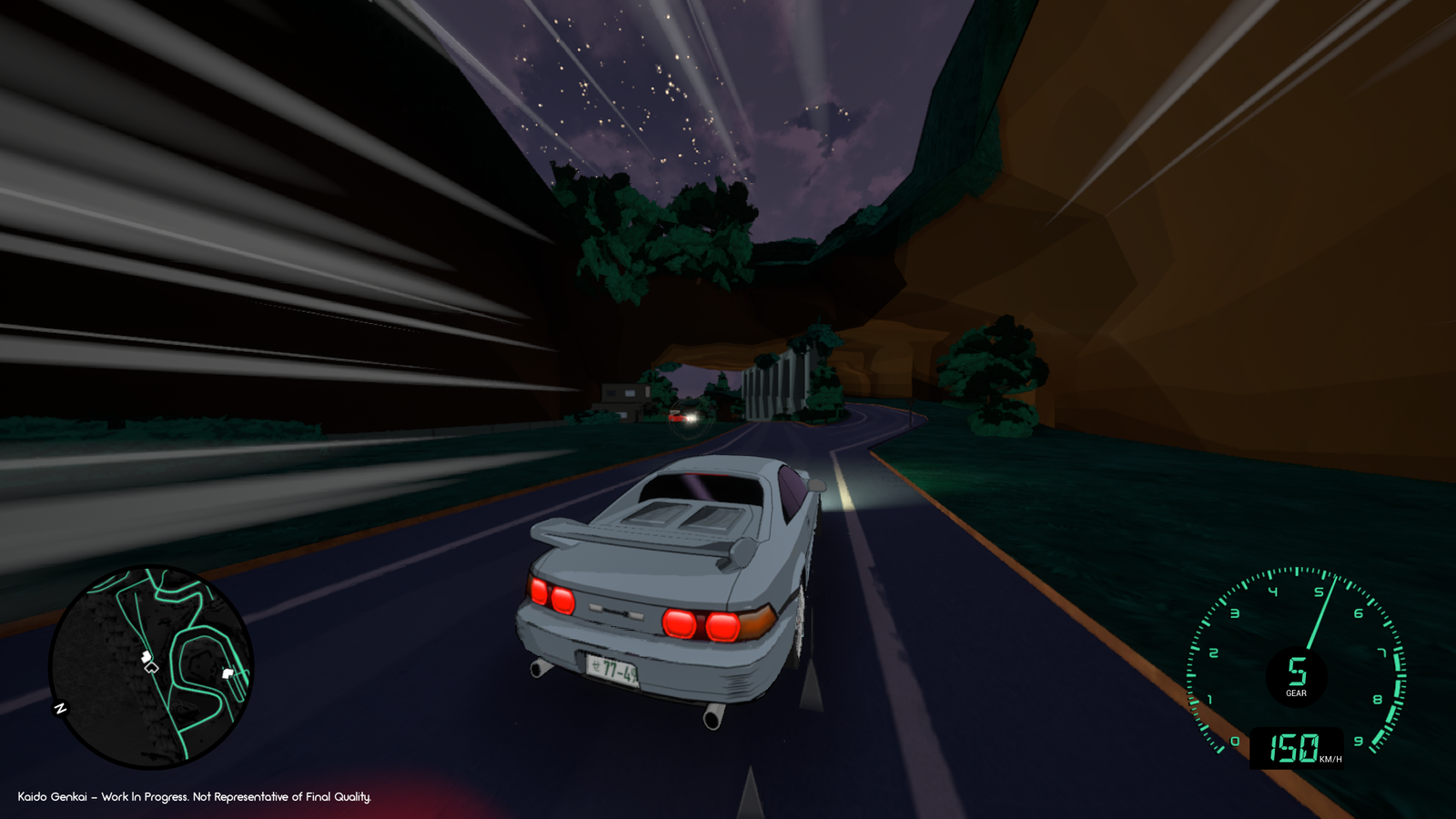This screenshot has height=819, width=1456.
Task: Click the 0 mark on the tachometer dial
Action: tap(1235, 740)
